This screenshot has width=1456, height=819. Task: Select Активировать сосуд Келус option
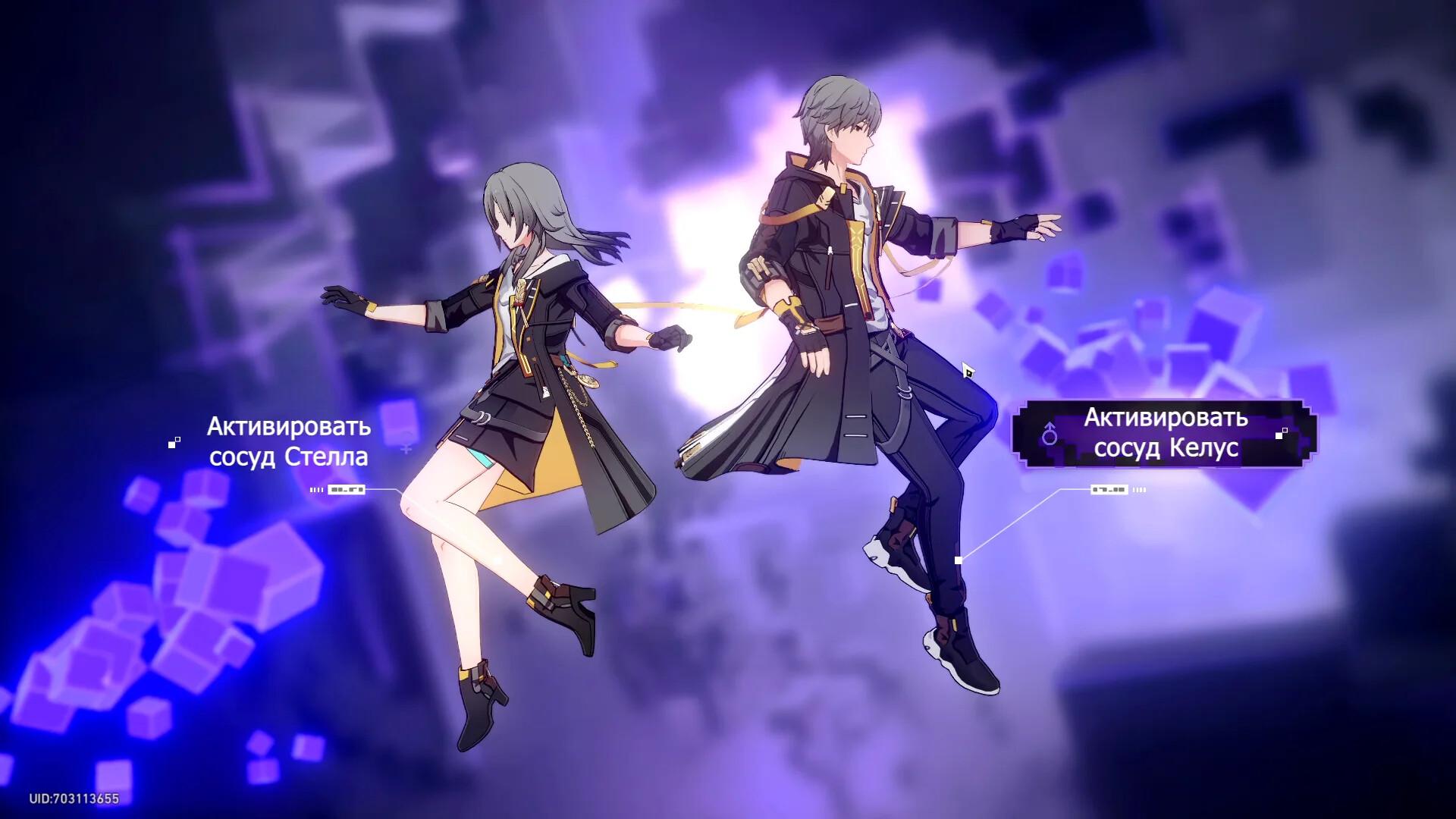click(x=1165, y=433)
